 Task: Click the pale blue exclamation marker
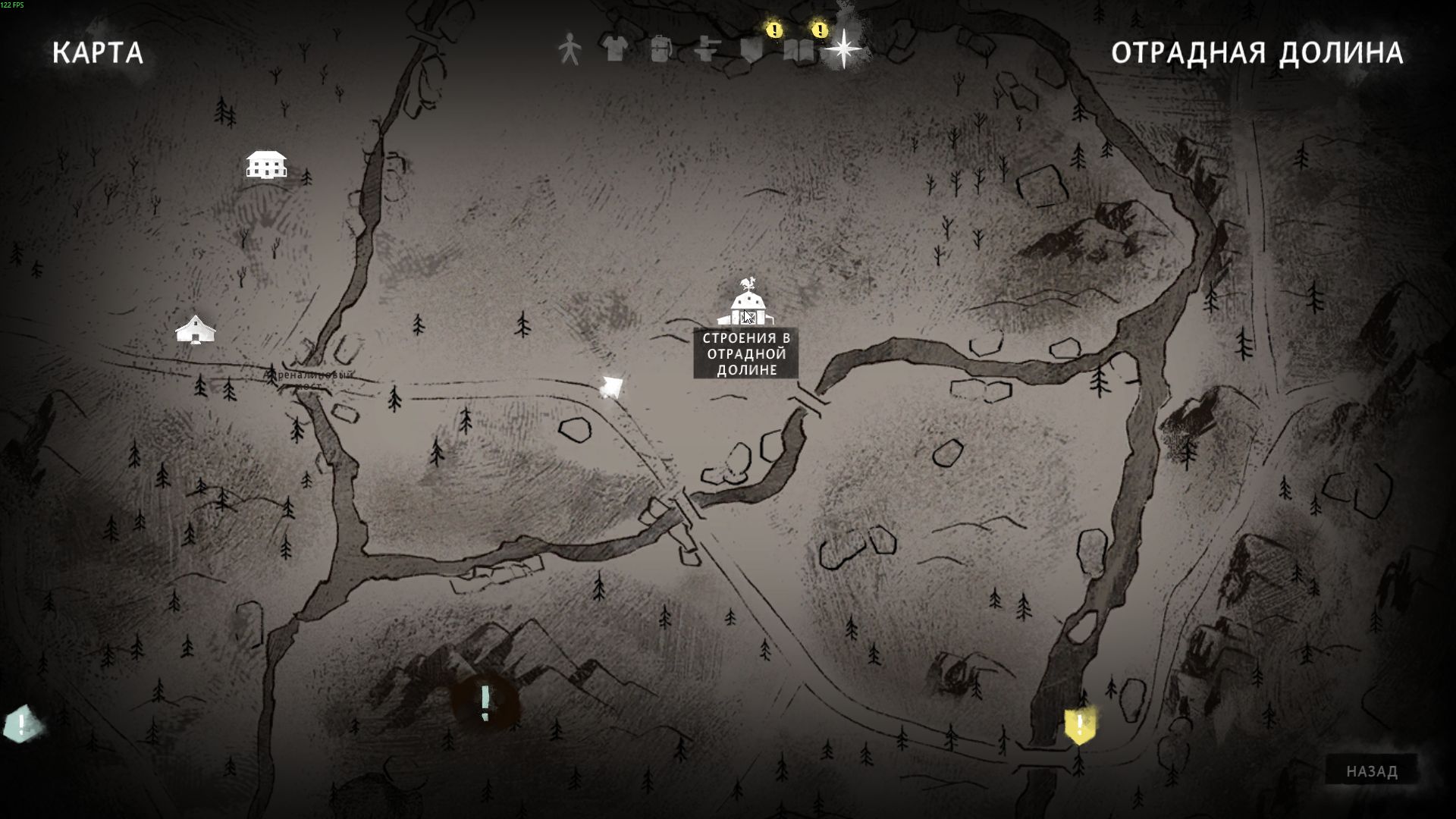22,724
